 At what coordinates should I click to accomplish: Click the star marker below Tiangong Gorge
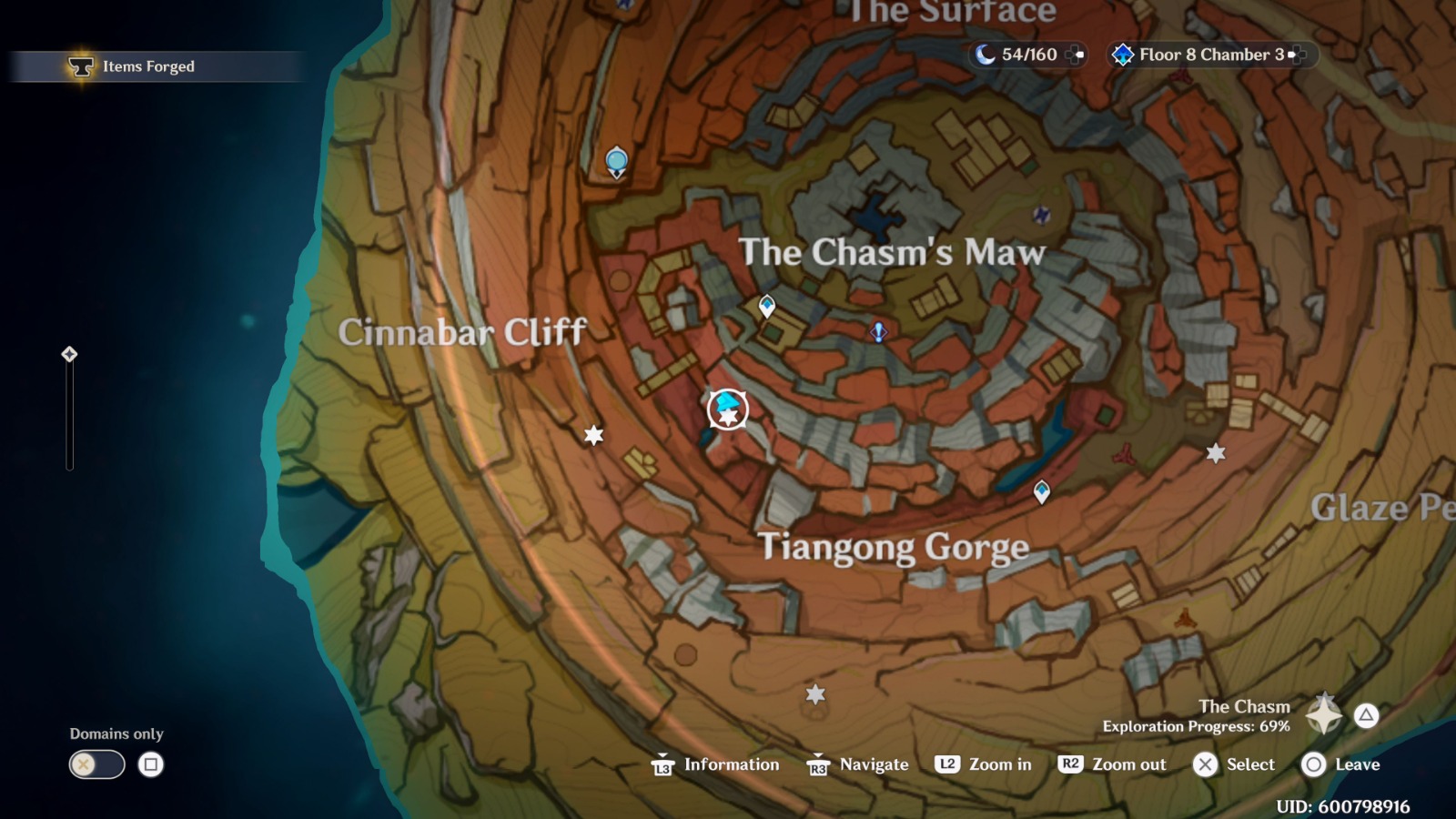click(814, 695)
